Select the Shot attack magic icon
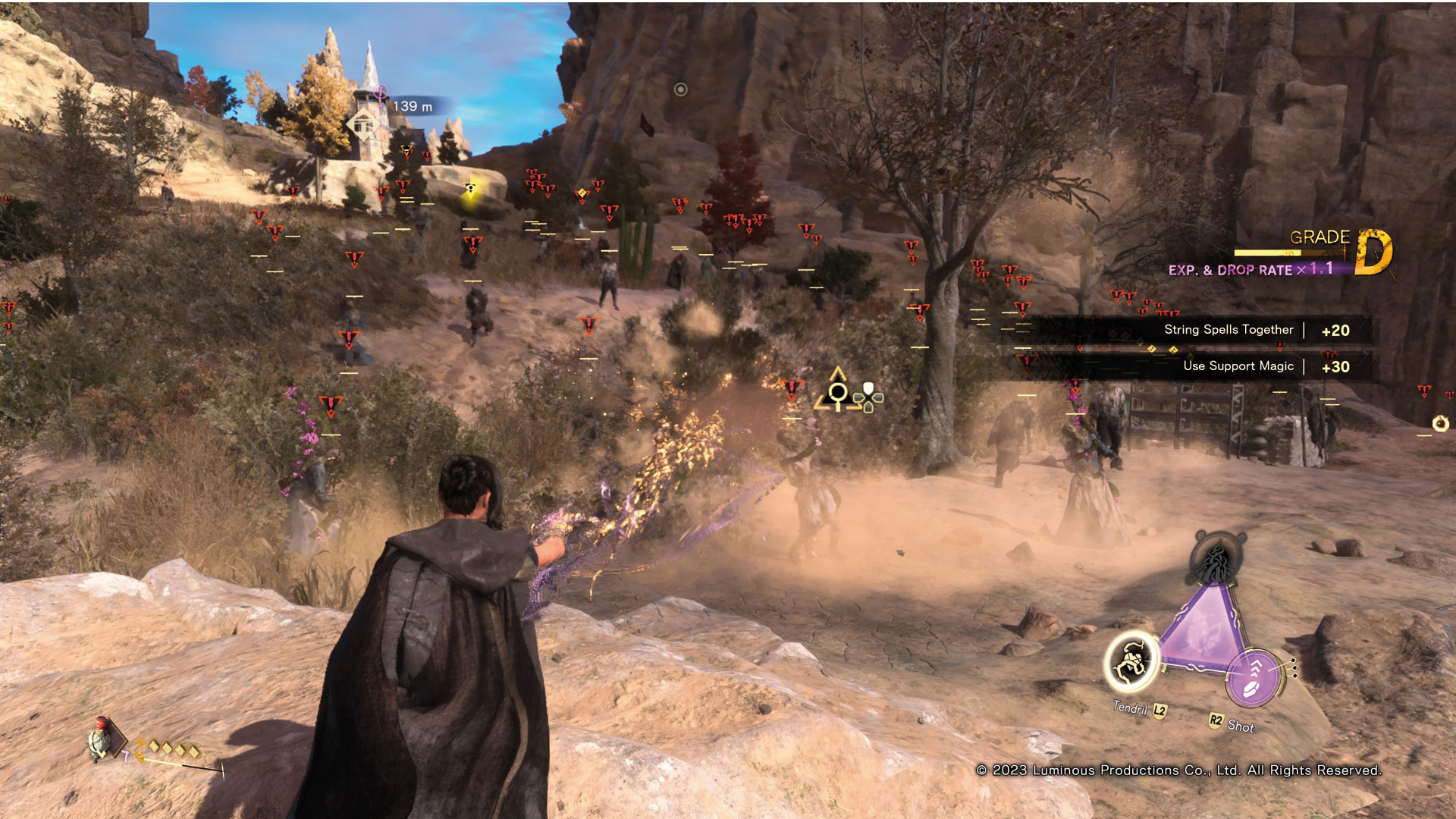The image size is (1456, 819). coord(1254,676)
